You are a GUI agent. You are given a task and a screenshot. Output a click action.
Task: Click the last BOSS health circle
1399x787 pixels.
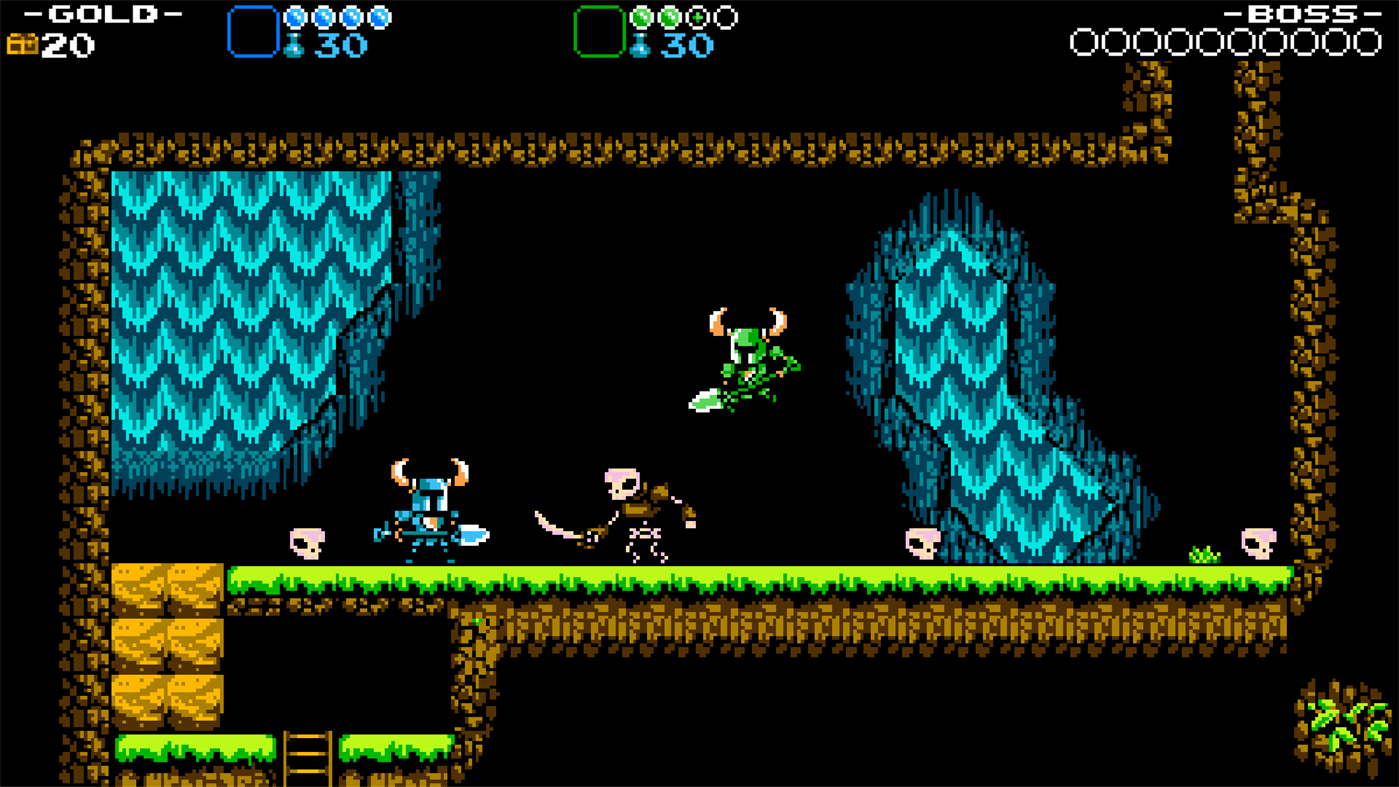point(1370,42)
